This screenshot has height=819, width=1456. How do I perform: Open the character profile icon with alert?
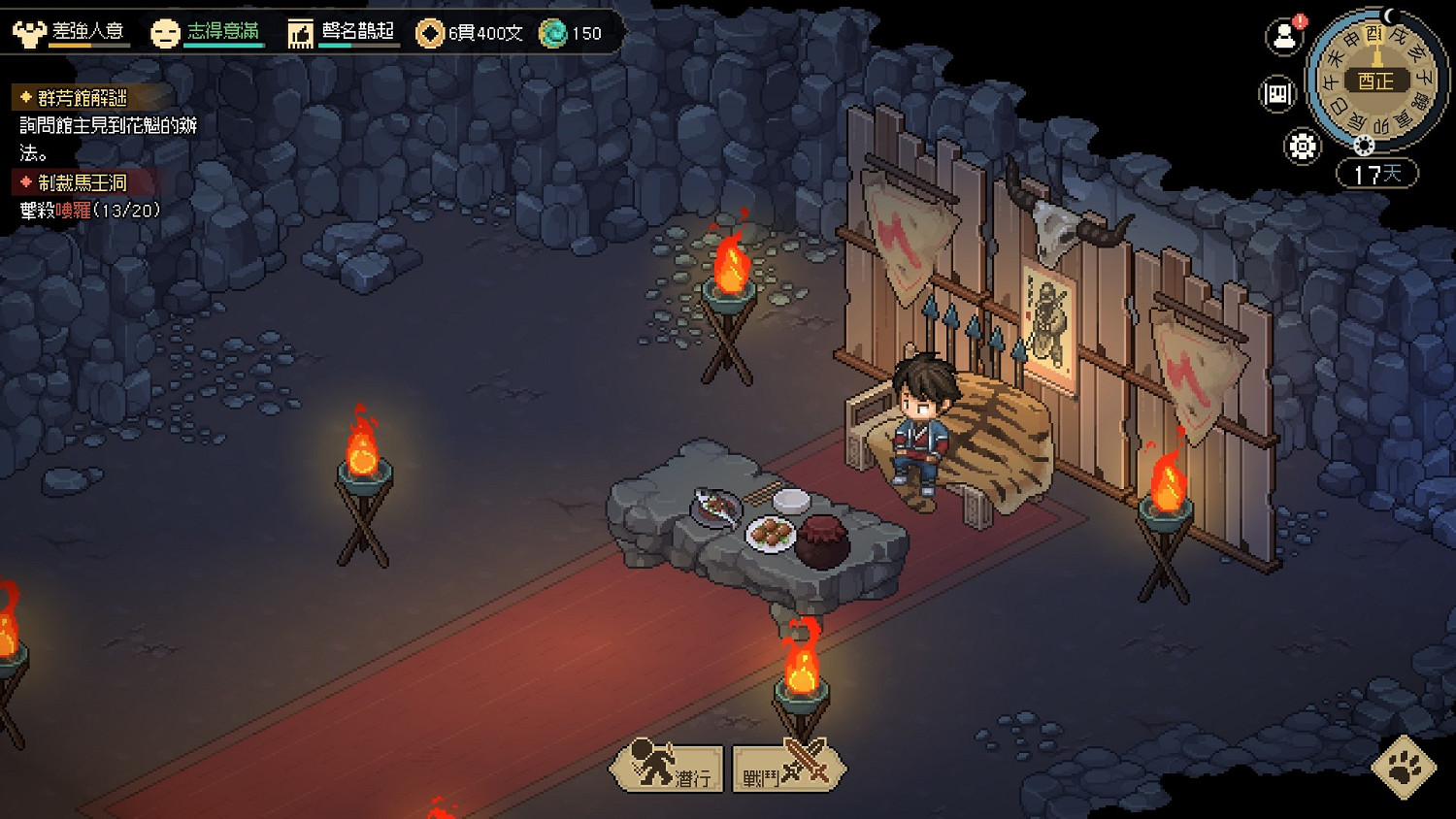click(1284, 37)
